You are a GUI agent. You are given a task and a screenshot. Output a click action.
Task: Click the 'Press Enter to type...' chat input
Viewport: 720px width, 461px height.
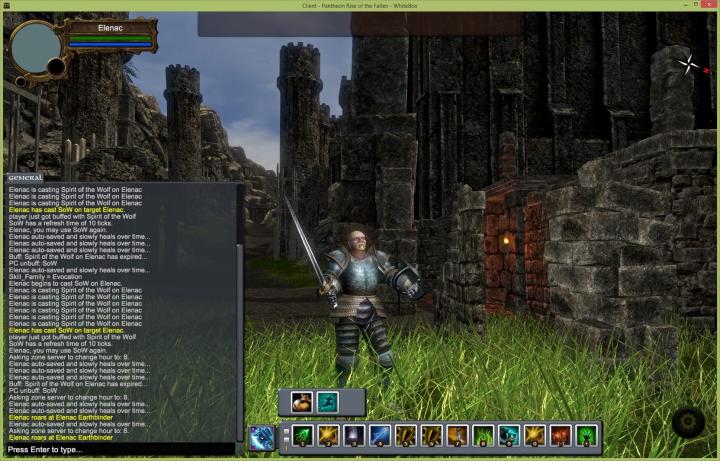click(x=122, y=450)
